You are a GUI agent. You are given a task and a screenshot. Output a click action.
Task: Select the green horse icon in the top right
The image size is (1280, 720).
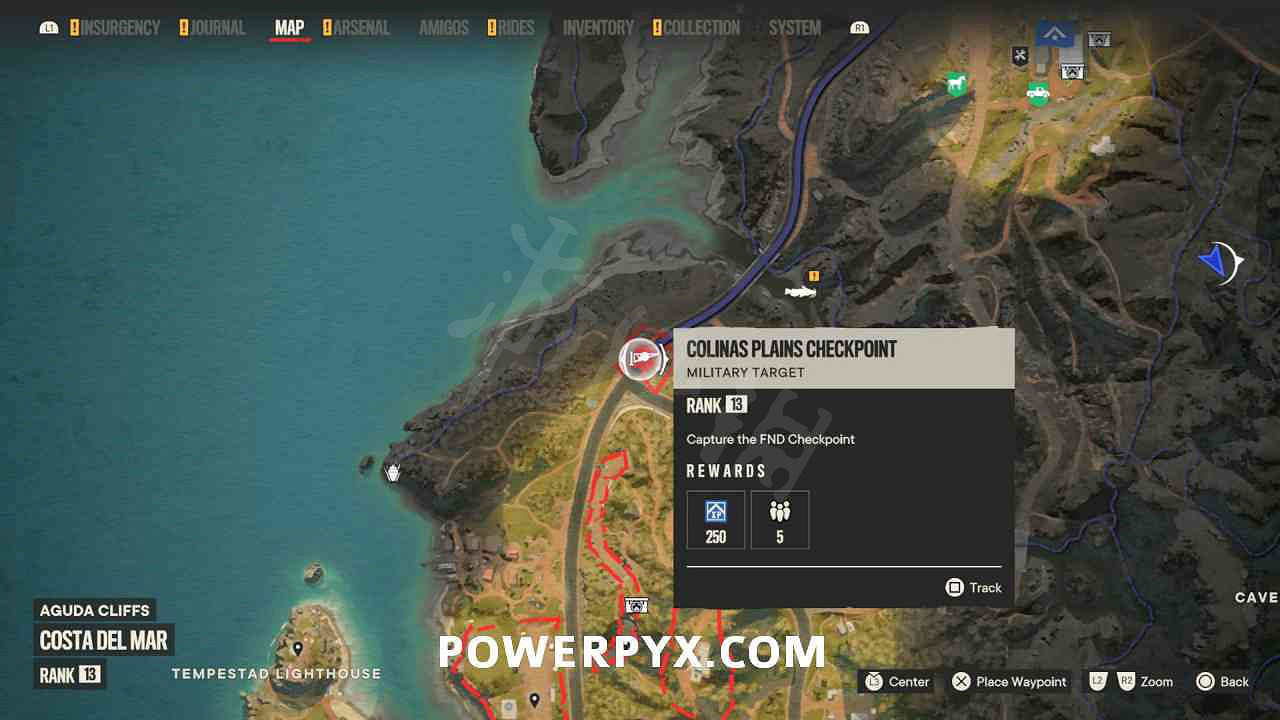(x=955, y=85)
